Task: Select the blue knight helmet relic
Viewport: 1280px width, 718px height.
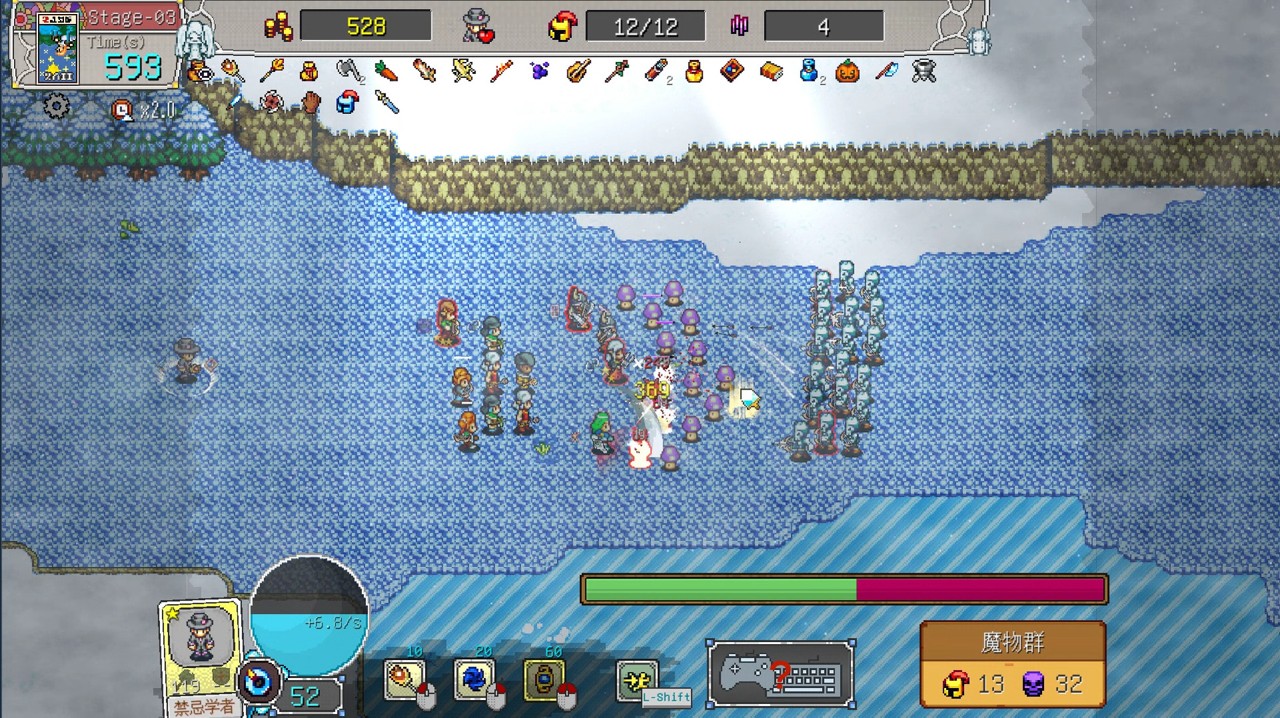Action: click(347, 102)
